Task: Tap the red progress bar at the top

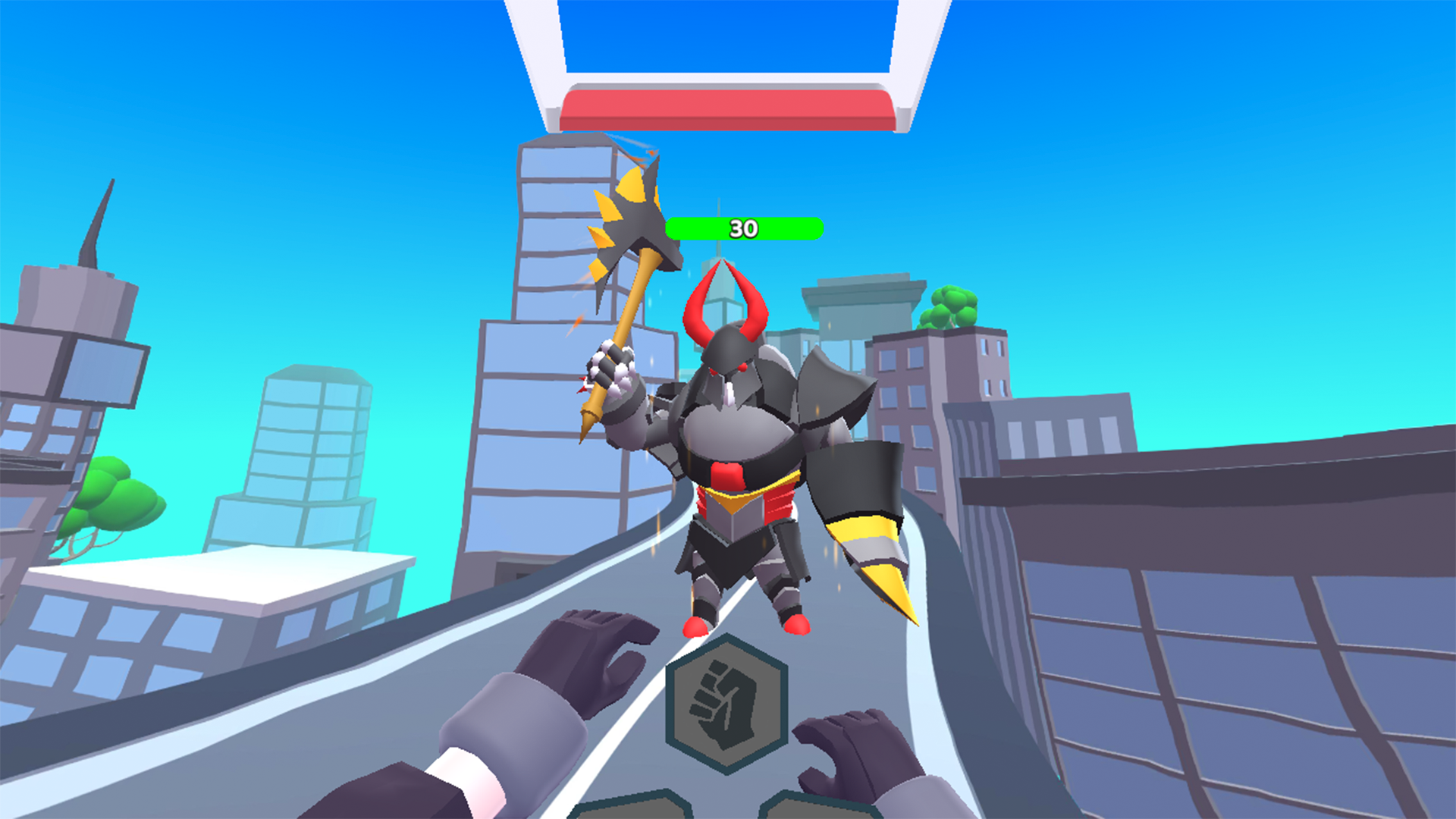Action: point(724,106)
